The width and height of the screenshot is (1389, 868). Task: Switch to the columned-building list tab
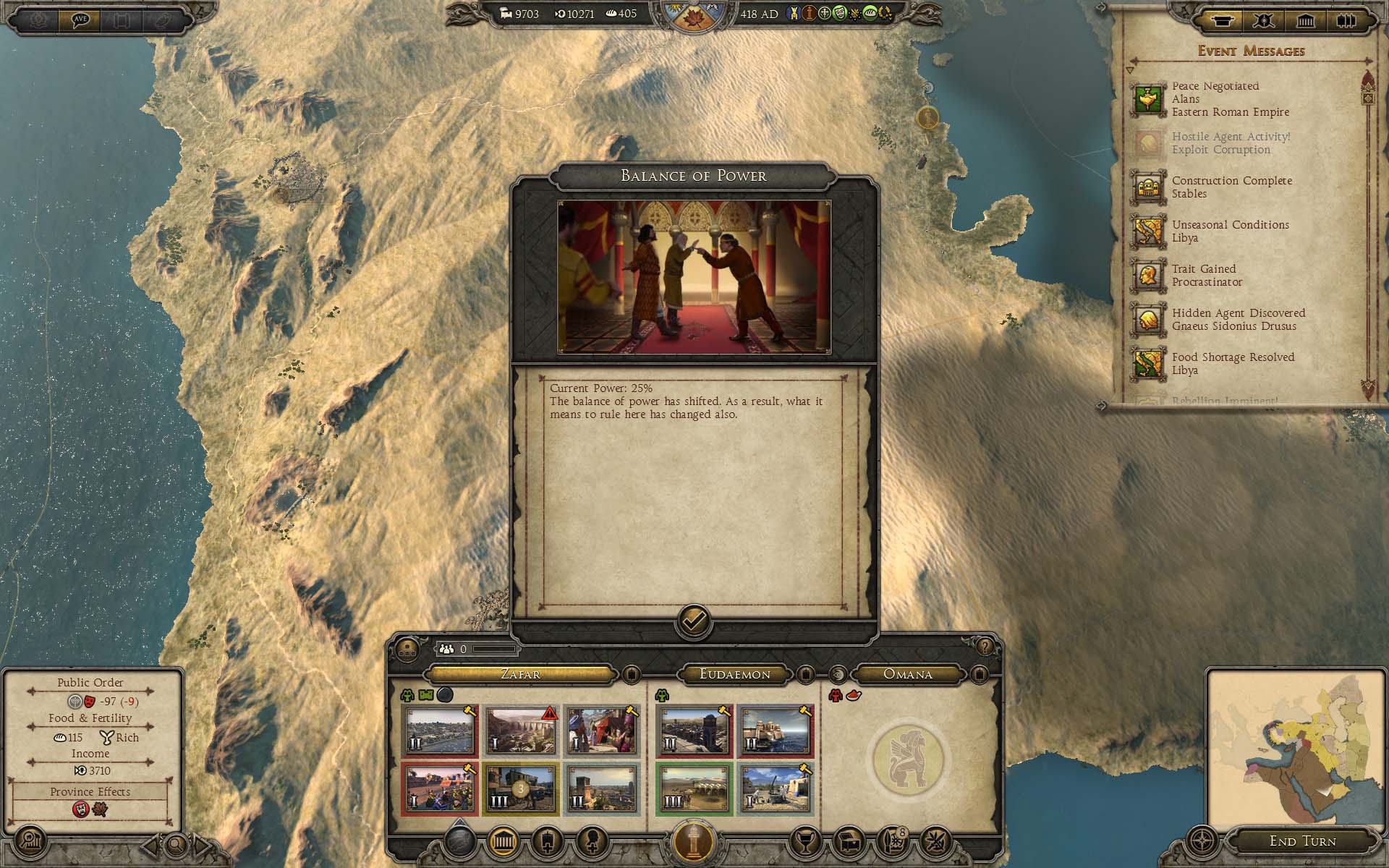point(1305,21)
